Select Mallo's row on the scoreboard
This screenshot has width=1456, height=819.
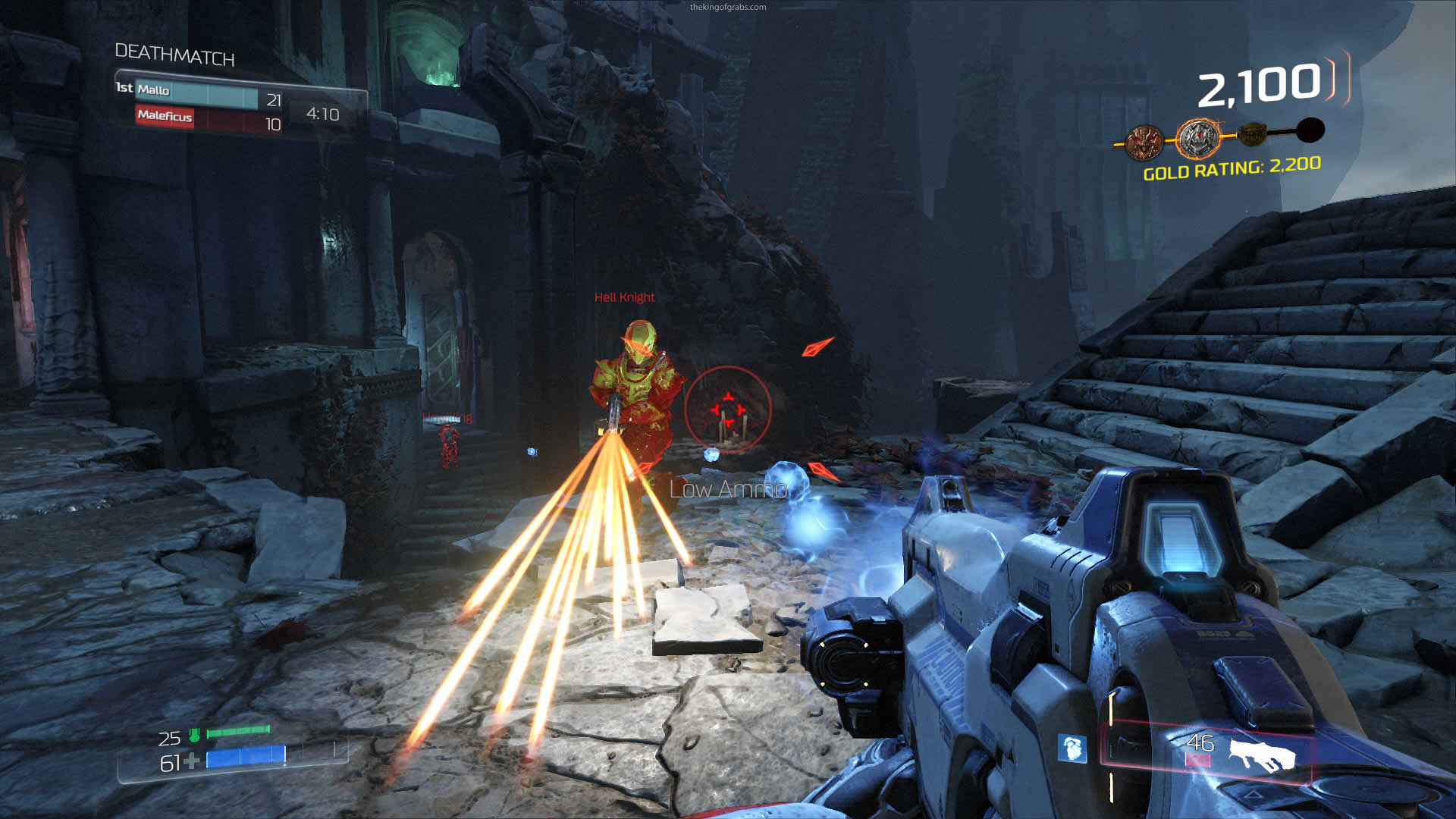[199, 96]
